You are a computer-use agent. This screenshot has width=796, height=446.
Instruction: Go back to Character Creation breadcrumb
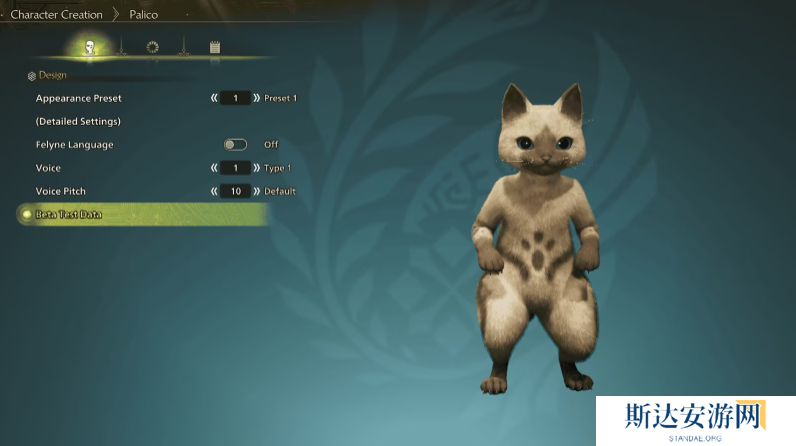click(x=56, y=14)
